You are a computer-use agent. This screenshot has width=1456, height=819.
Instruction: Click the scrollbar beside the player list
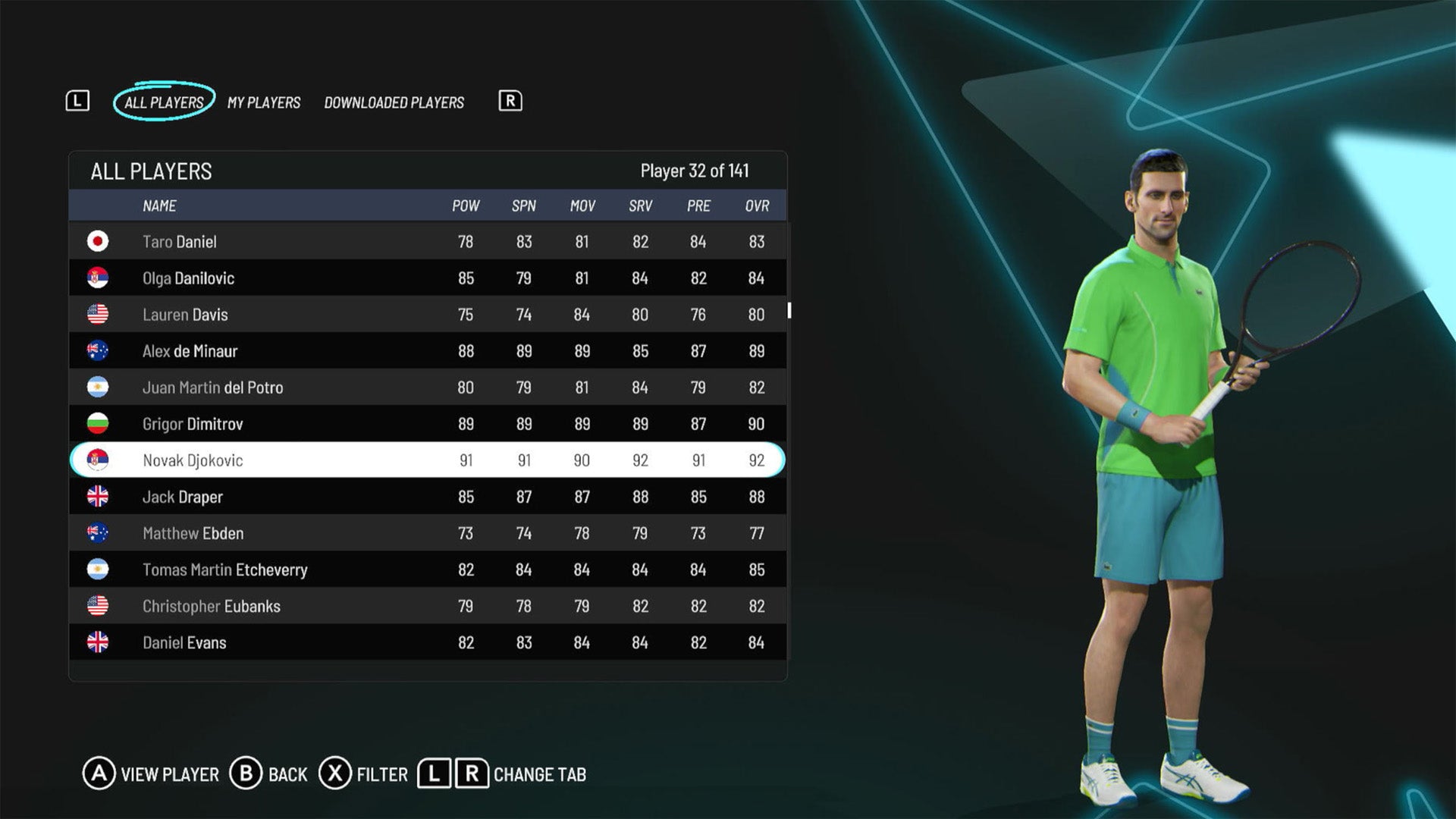(x=789, y=311)
